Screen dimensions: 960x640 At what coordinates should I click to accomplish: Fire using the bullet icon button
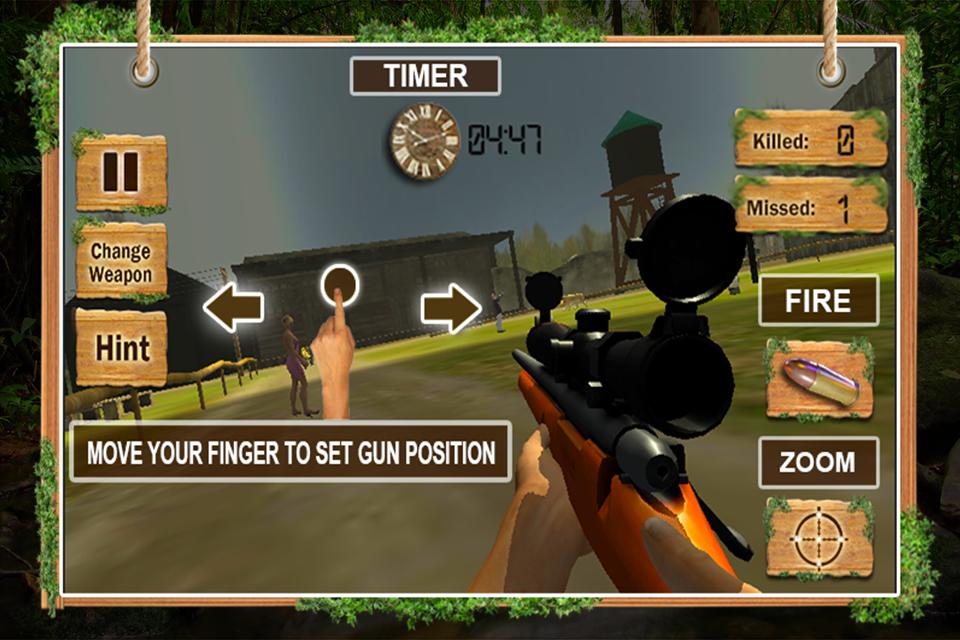819,380
